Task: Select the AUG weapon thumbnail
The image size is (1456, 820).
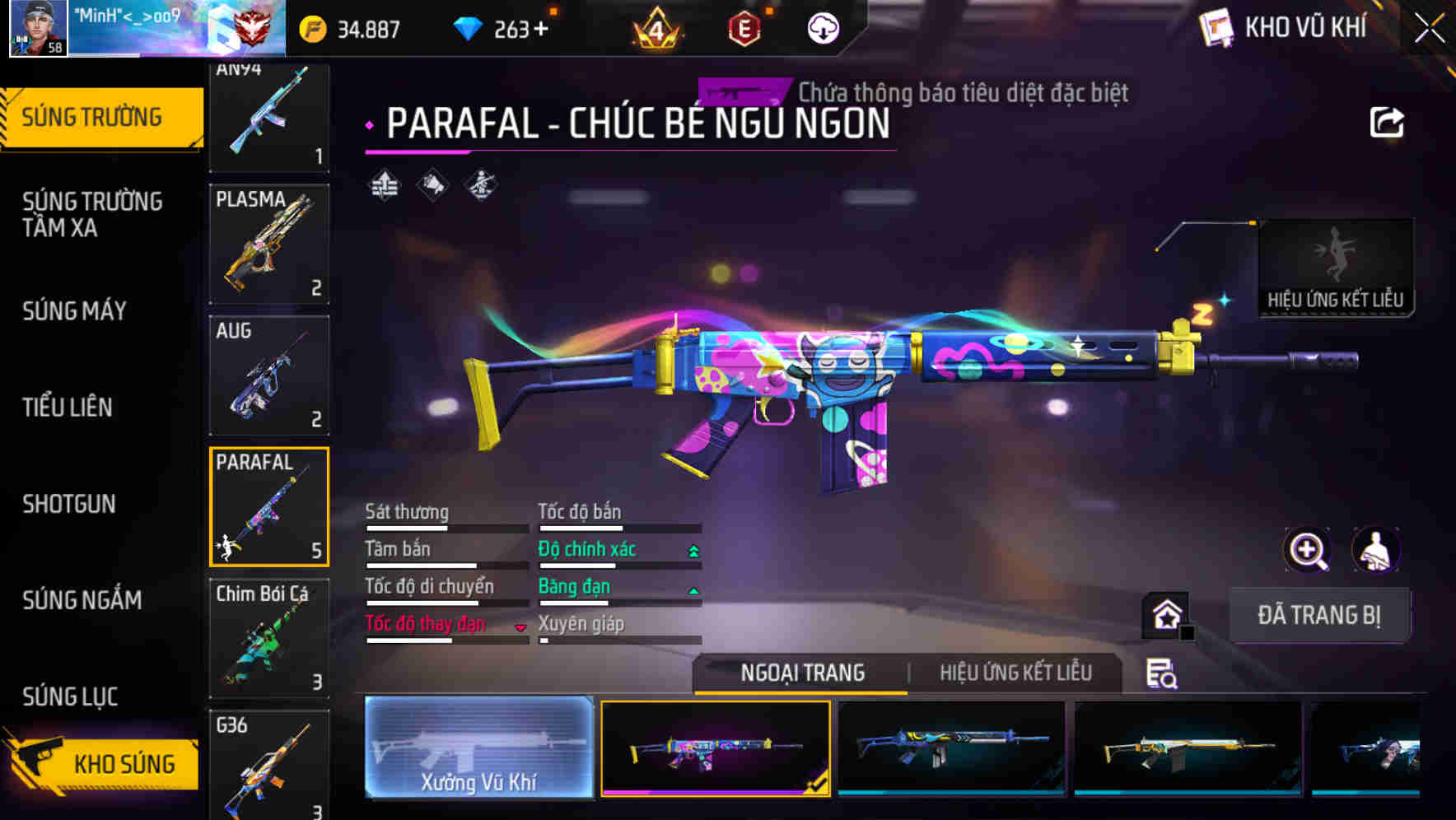Action: coord(268,375)
